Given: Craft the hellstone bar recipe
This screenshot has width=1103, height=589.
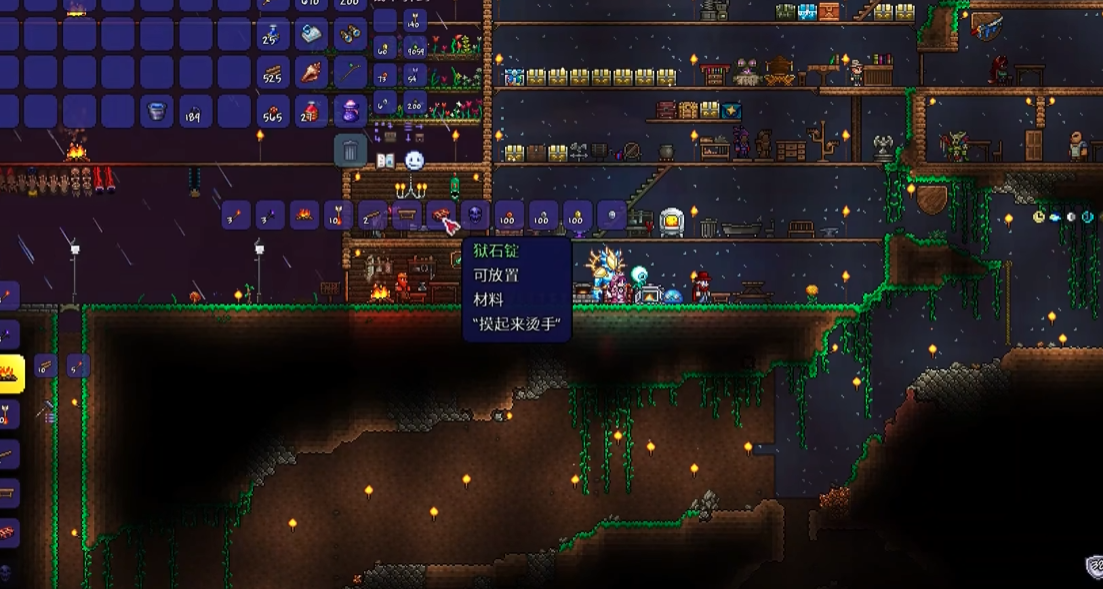Looking at the screenshot, I should (440, 215).
